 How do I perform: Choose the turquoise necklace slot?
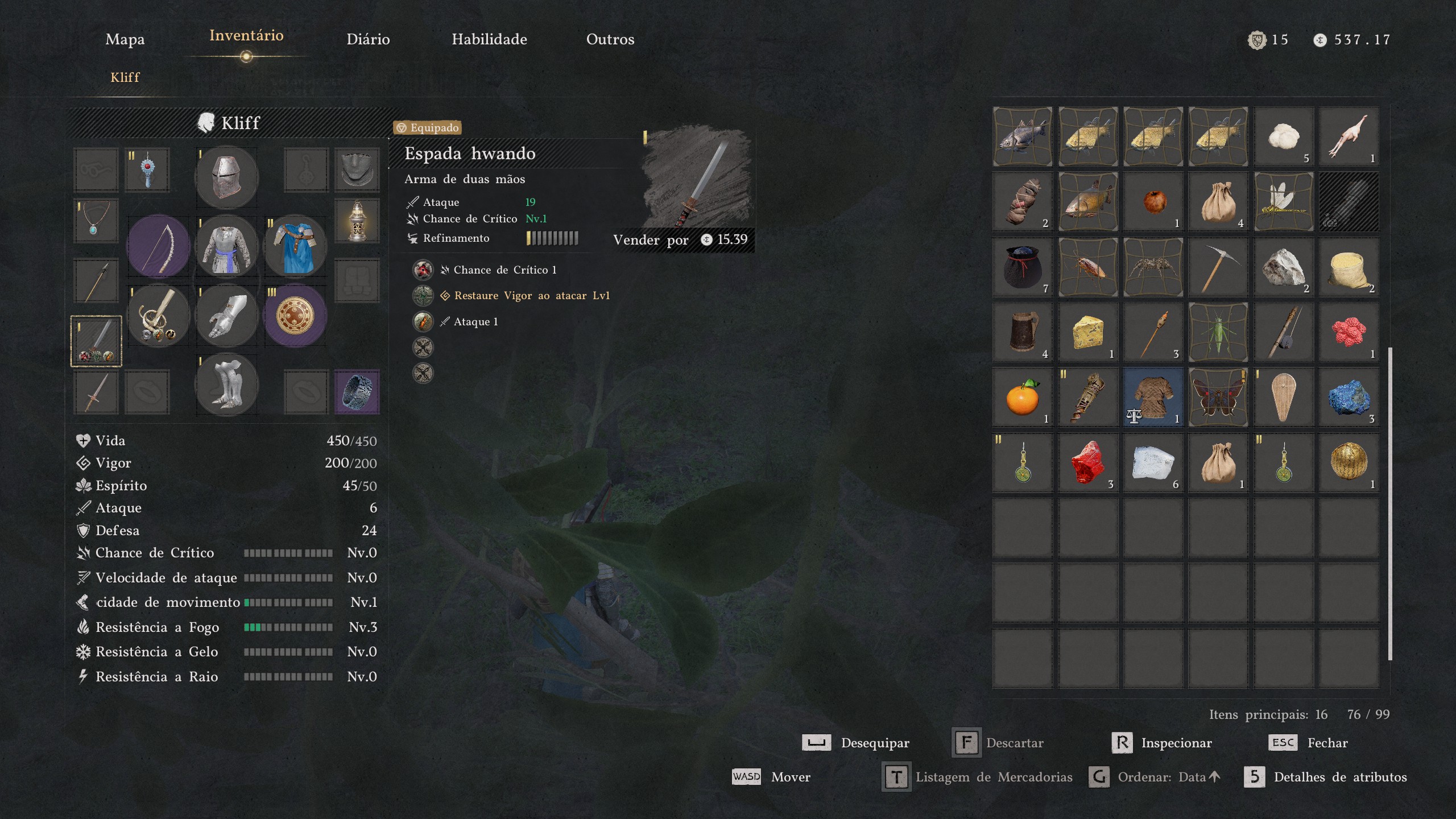click(x=95, y=221)
